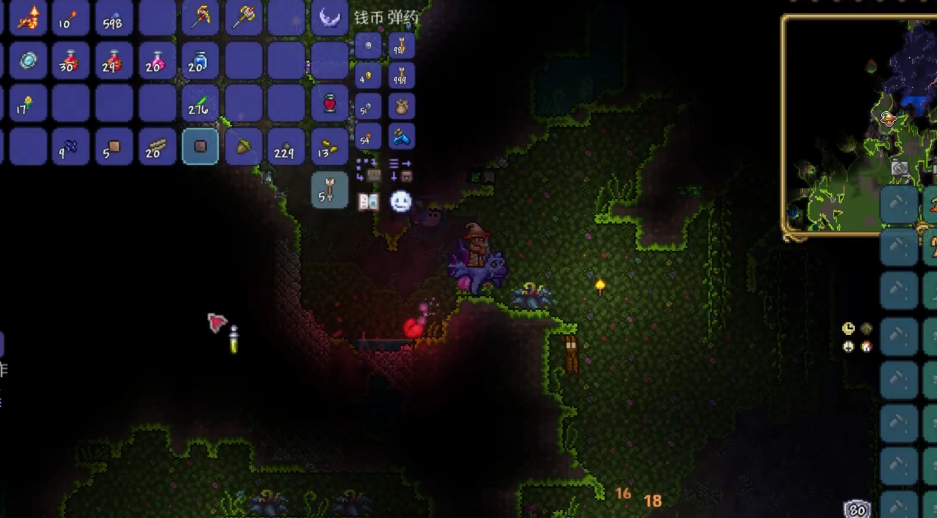Select the golden hammer-axe slot
This screenshot has height=518, width=937.
(243, 17)
